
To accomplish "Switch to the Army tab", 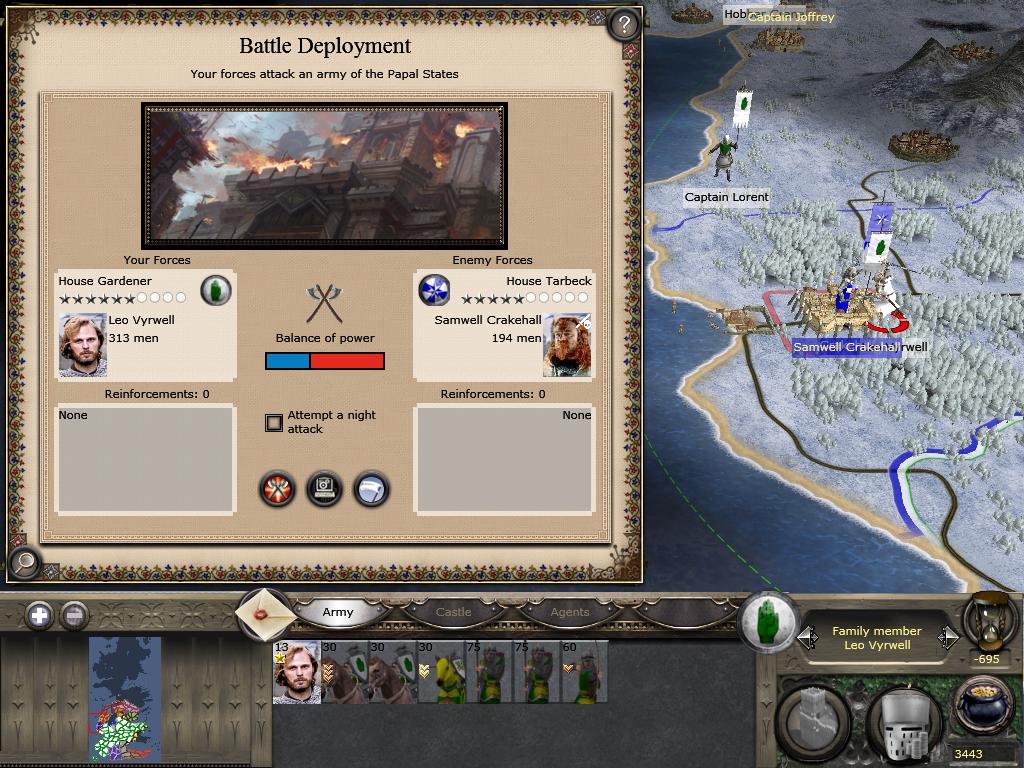I will pyautogui.click(x=338, y=612).
